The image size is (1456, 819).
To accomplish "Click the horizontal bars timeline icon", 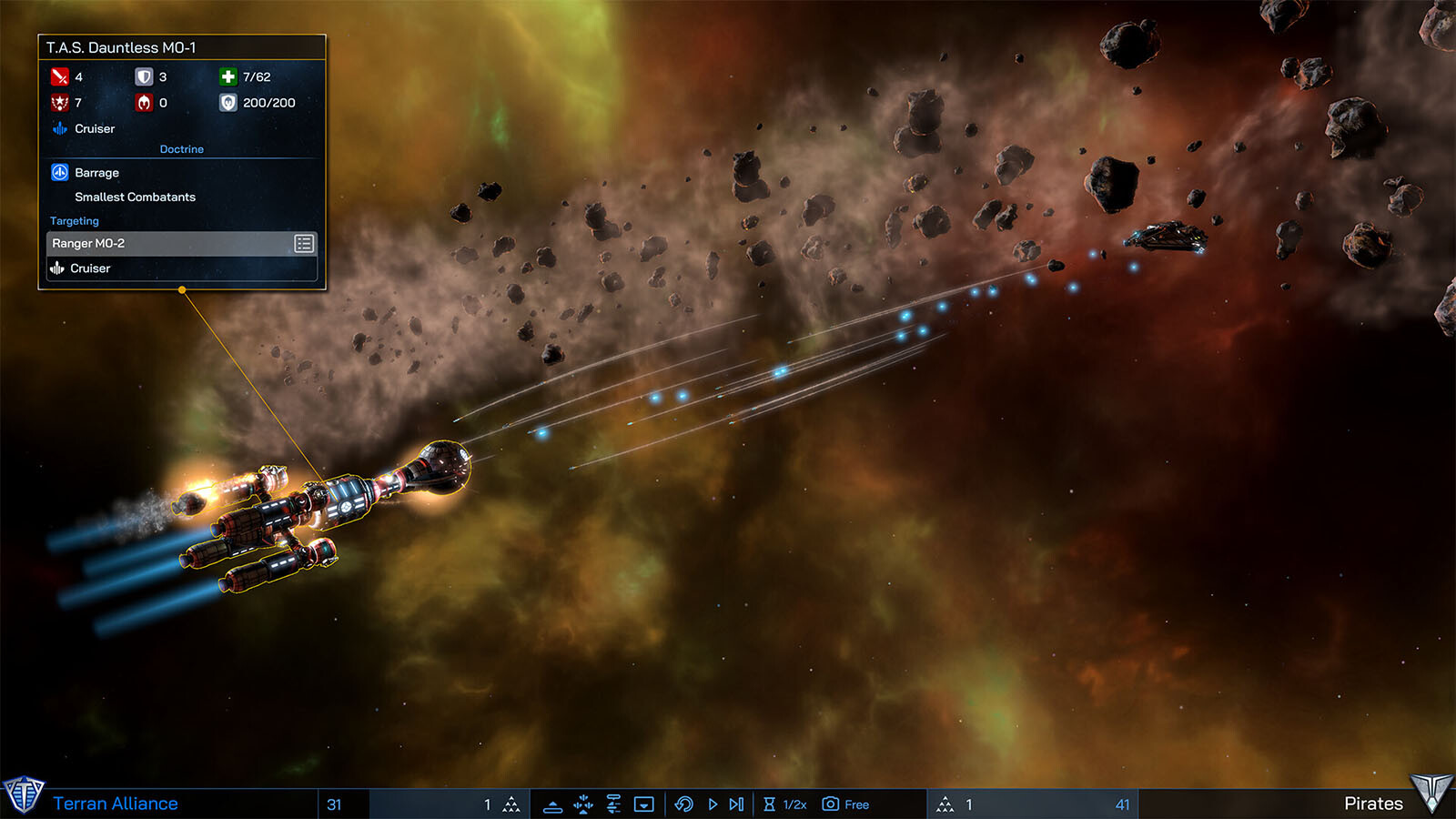I will [613, 804].
